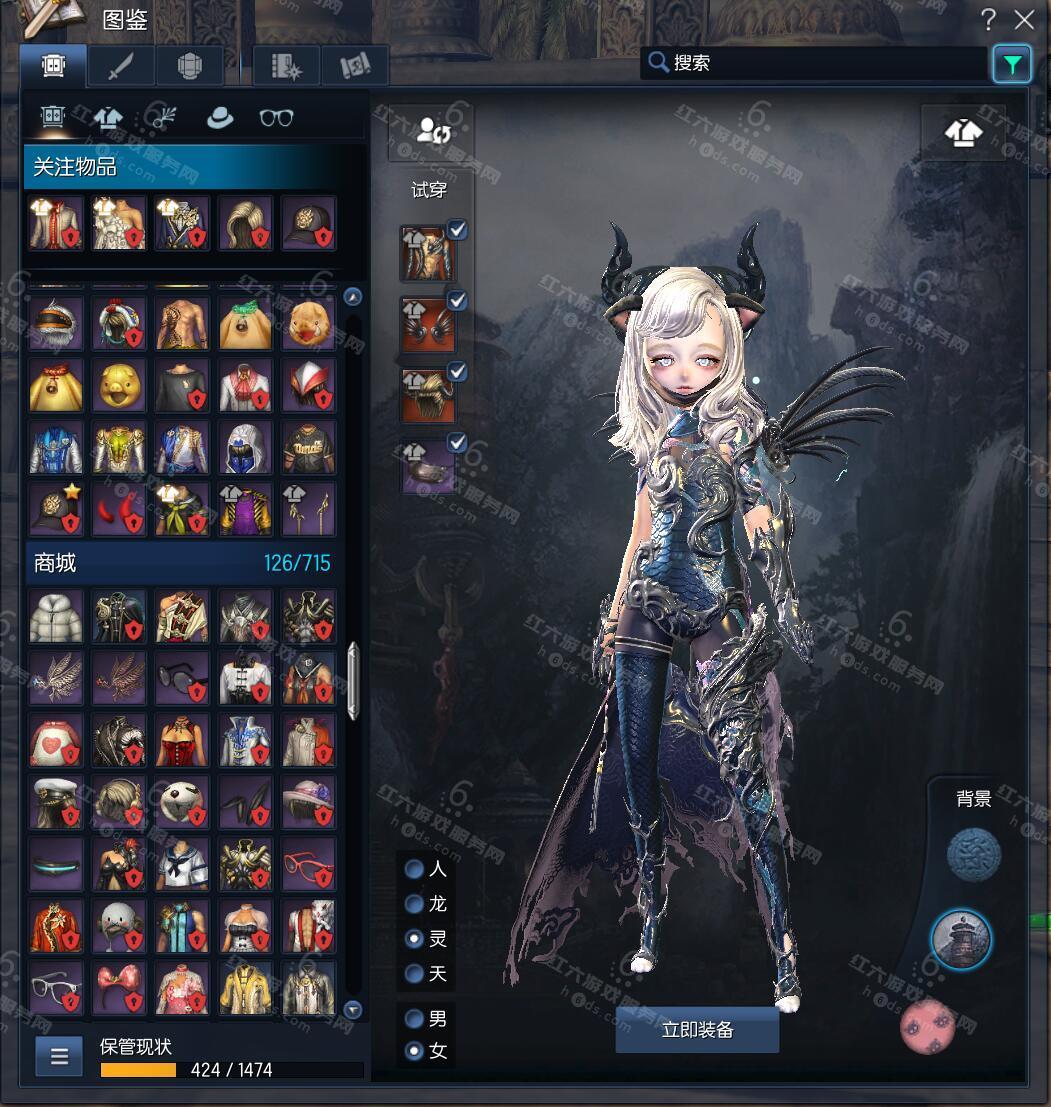Click the character swap icon above 试穿
The height and width of the screenshot is (1107, 1051).
(433, 131)
